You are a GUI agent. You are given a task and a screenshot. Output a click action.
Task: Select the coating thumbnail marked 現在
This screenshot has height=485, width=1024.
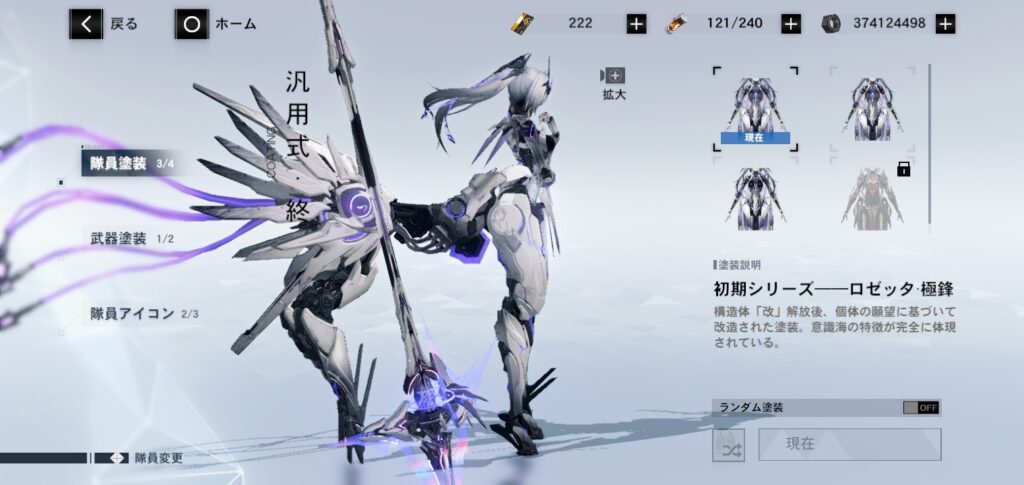pyautogui.click(x=755, y=109)
